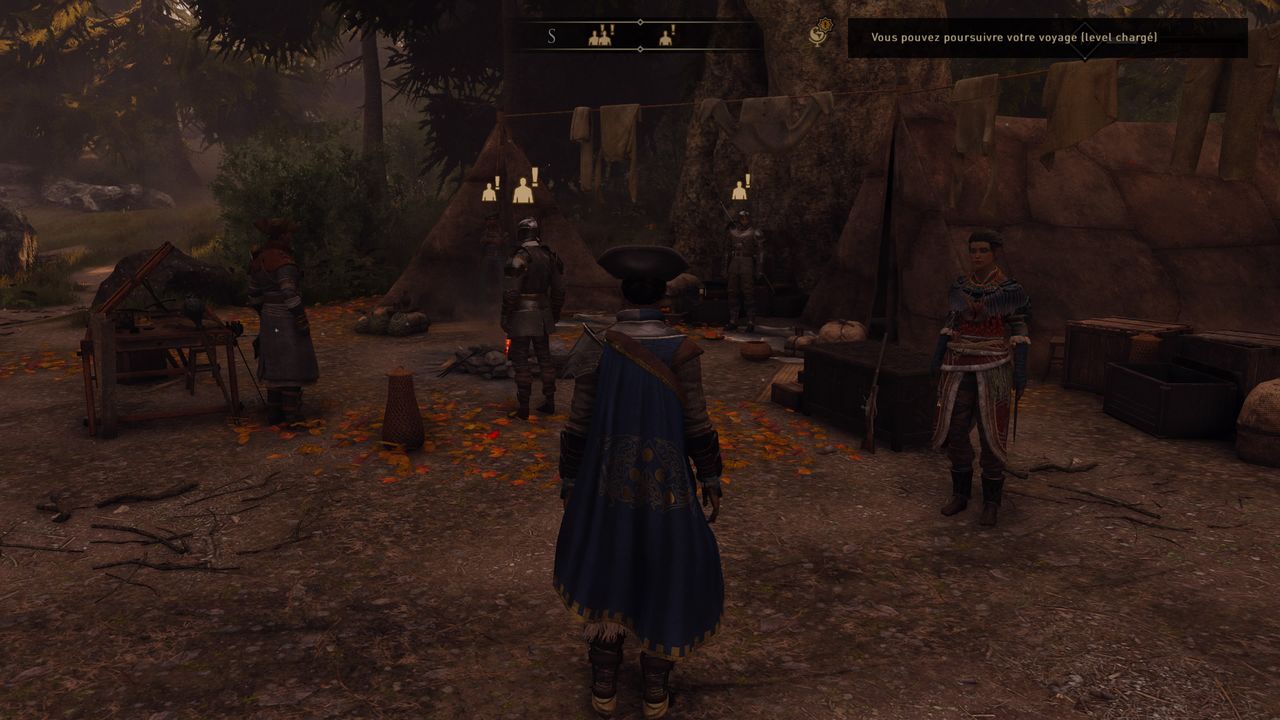Click the S heading on the compass
Image resolution: width=1280 pixels, height=720 pixels.
pos(551,37)
